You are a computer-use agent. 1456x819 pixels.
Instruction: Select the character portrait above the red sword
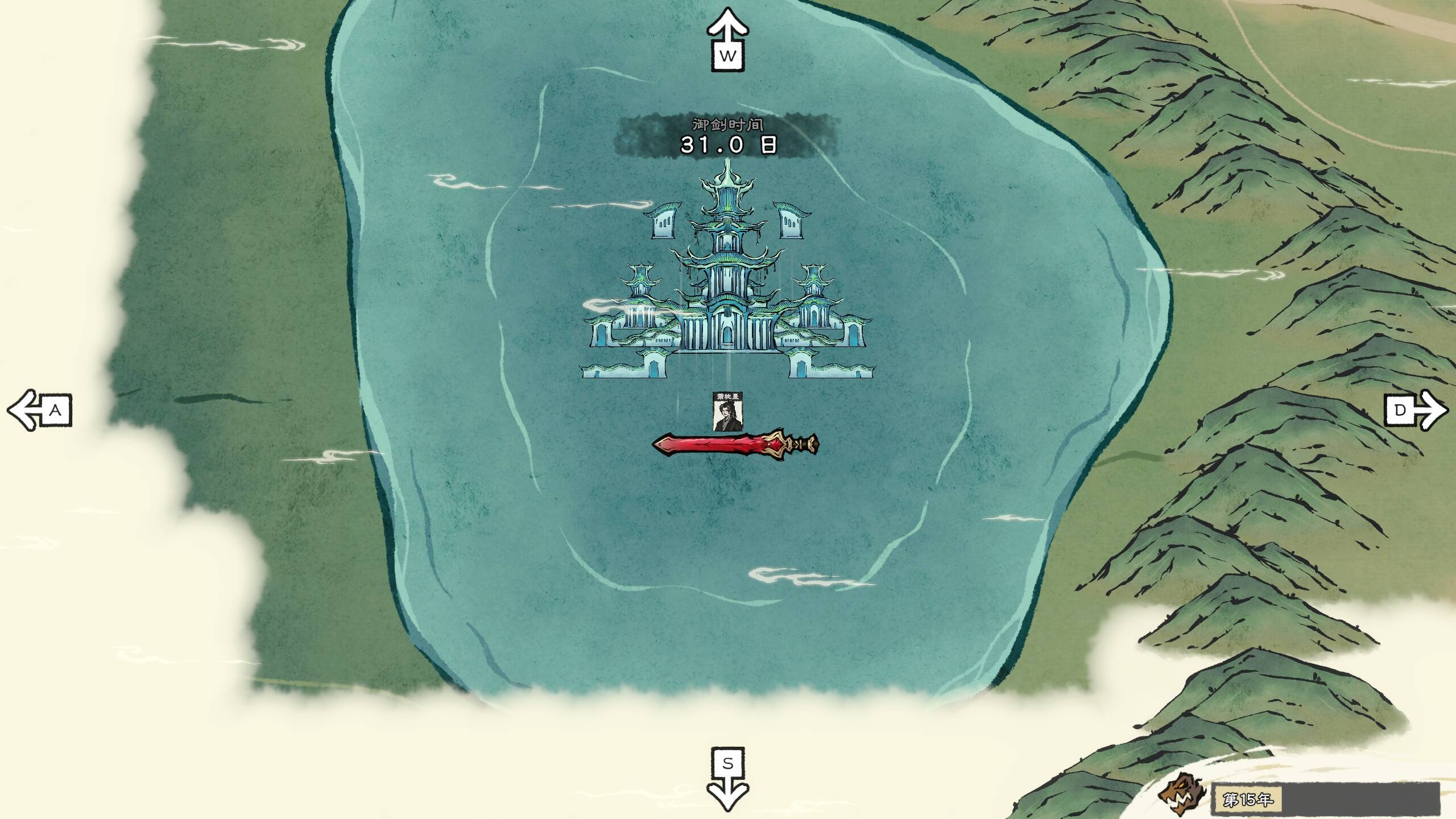click(727, 412)
